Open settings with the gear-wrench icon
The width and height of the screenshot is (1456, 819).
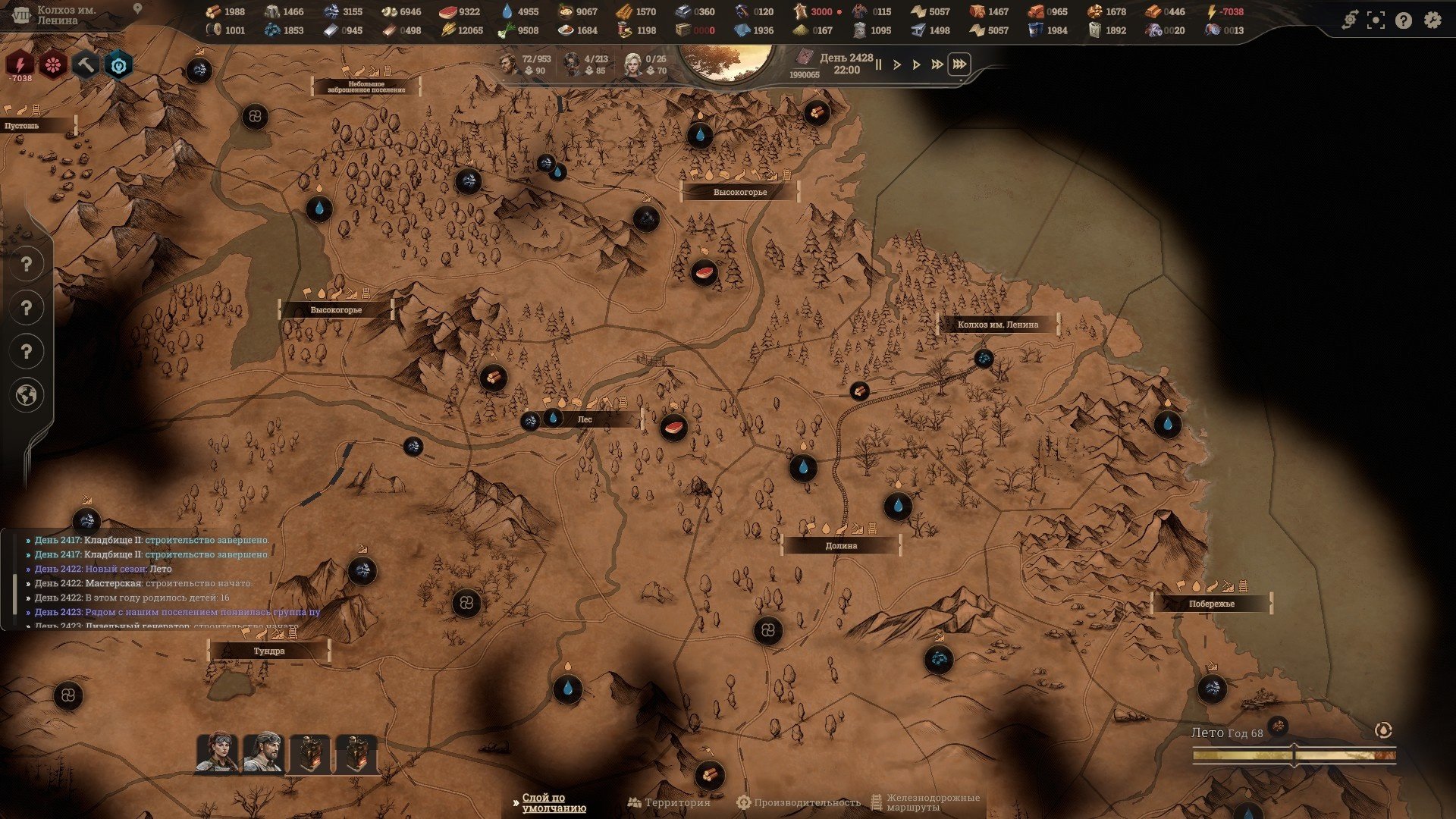1432,20
